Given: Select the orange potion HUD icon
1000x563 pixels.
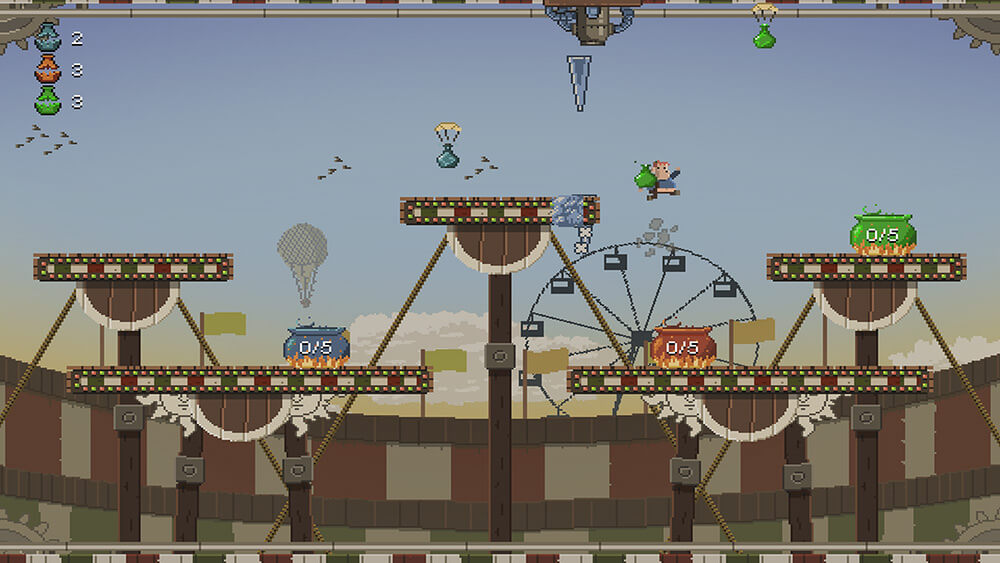Looking at the screenshot, I should pos(47,69).
